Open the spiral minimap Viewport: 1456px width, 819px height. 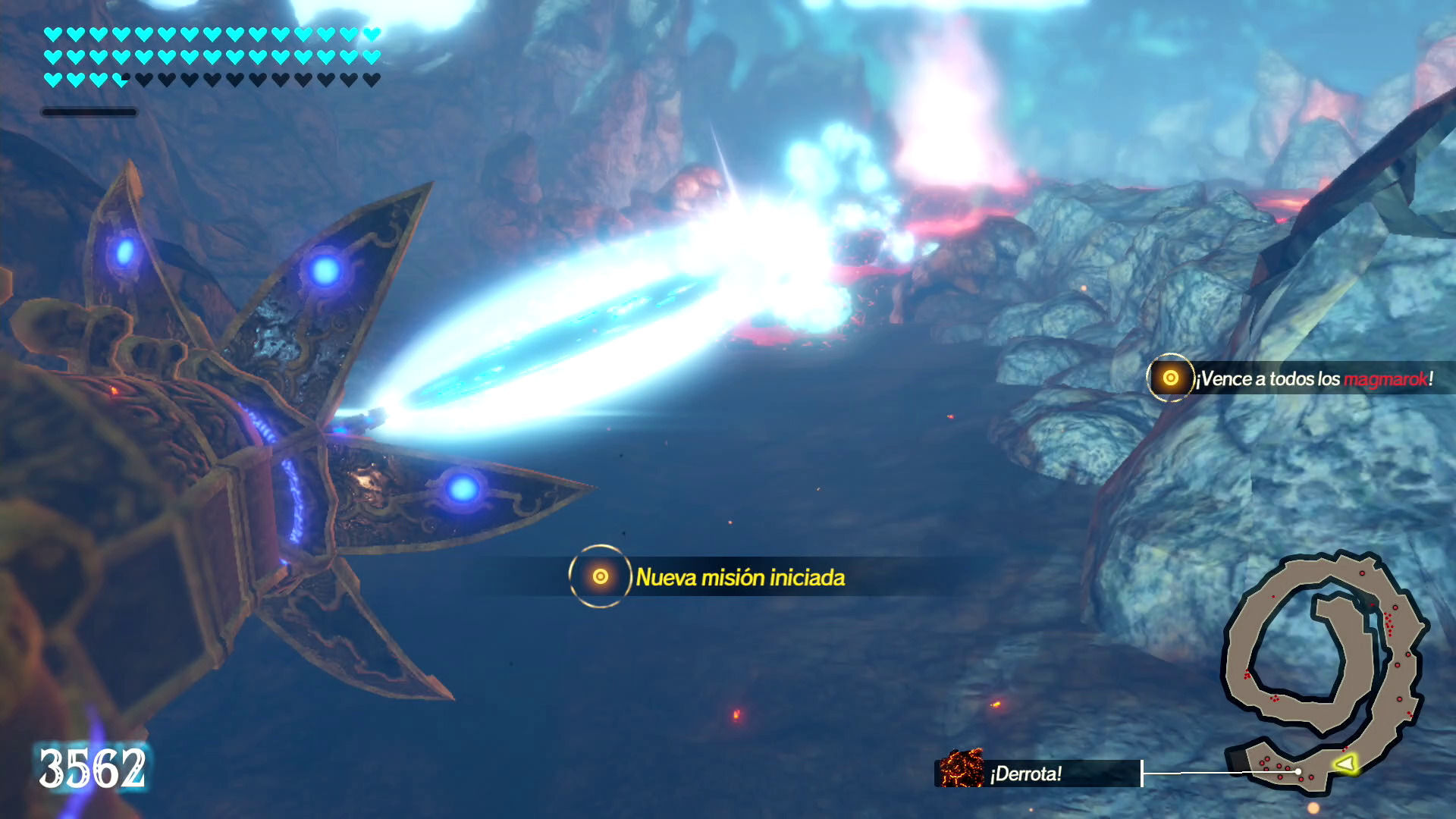[1326, 671]
